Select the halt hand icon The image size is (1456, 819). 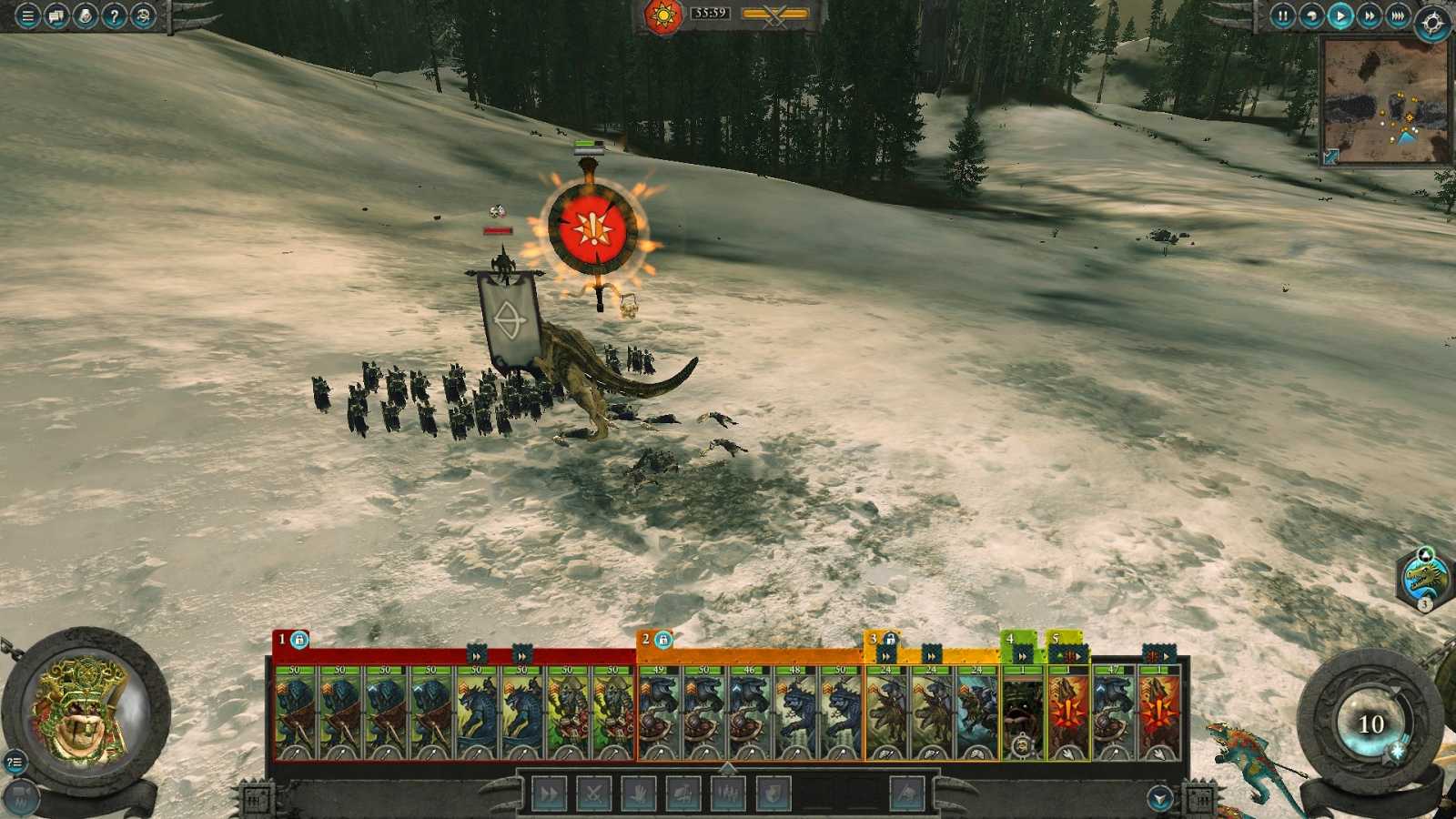click(639, 794)
